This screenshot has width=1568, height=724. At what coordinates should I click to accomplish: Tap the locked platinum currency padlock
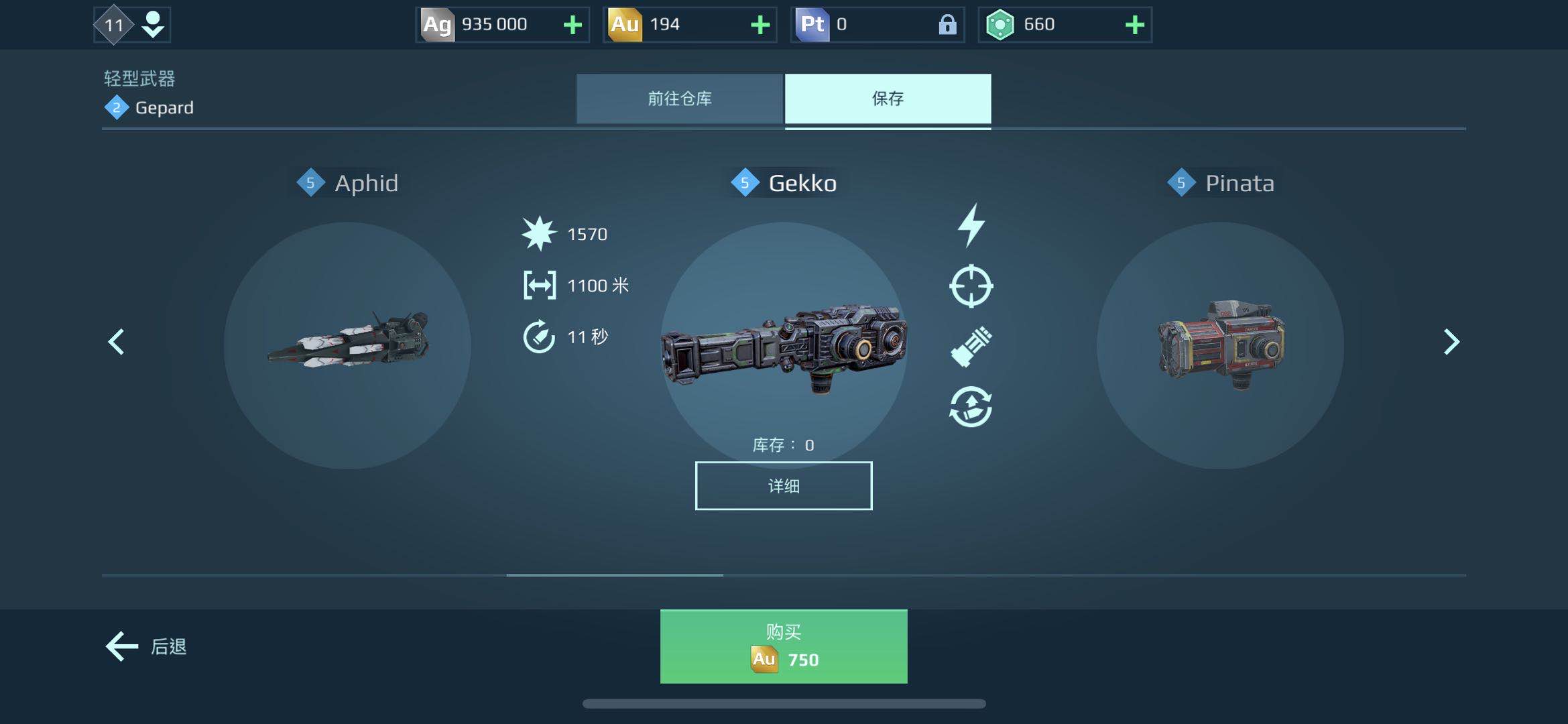(947, 25)
